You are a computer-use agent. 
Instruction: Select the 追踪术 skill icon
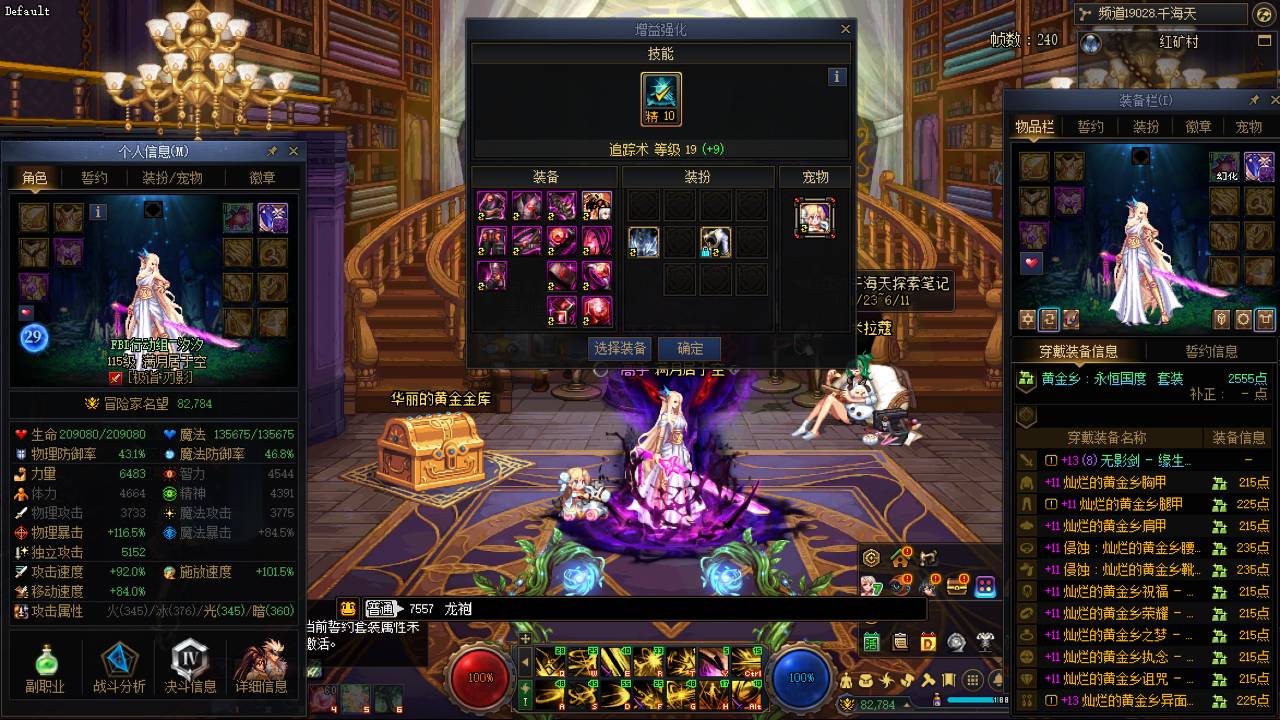(x=661, y=98)
